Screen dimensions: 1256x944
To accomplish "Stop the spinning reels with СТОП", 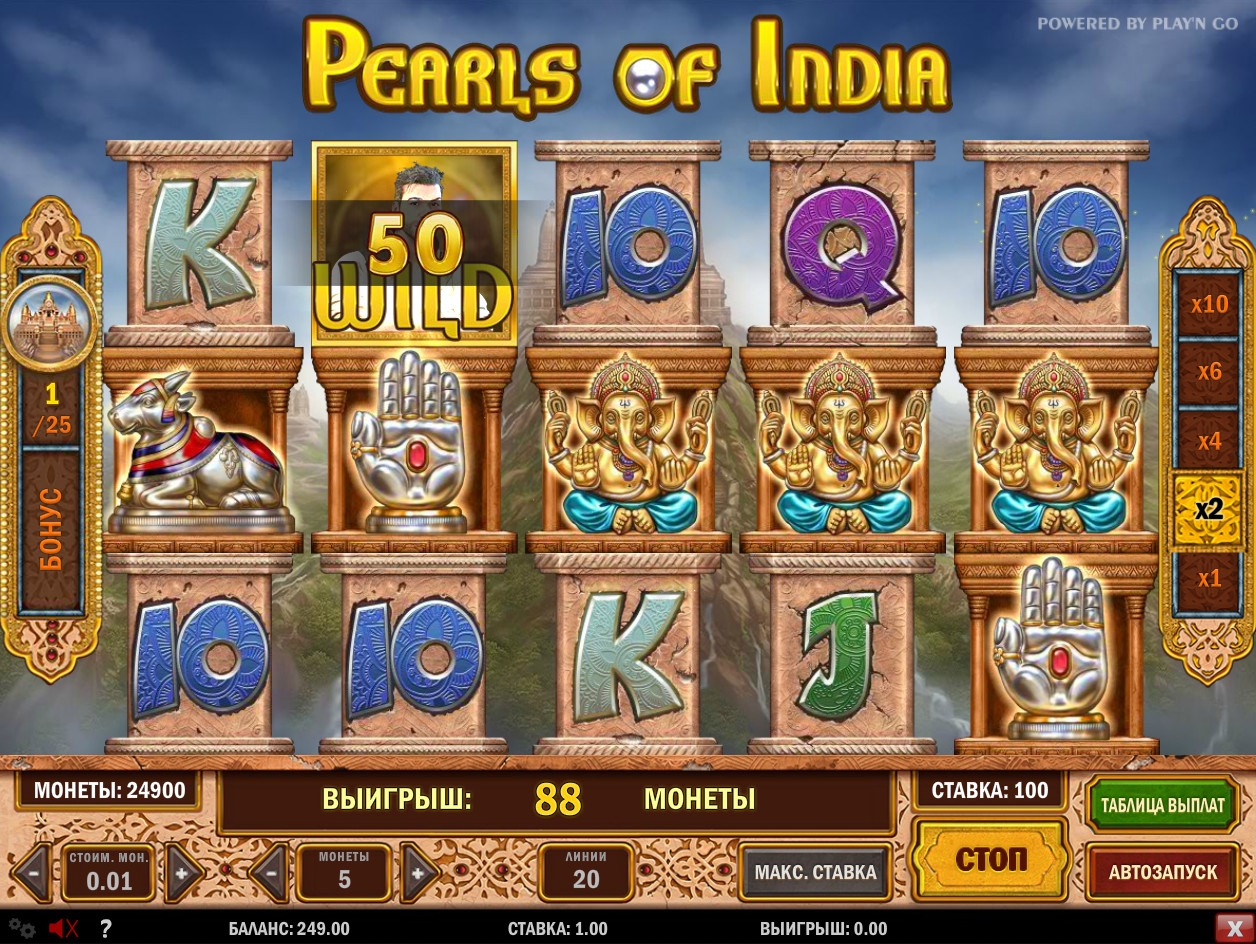I will [990, 860].
